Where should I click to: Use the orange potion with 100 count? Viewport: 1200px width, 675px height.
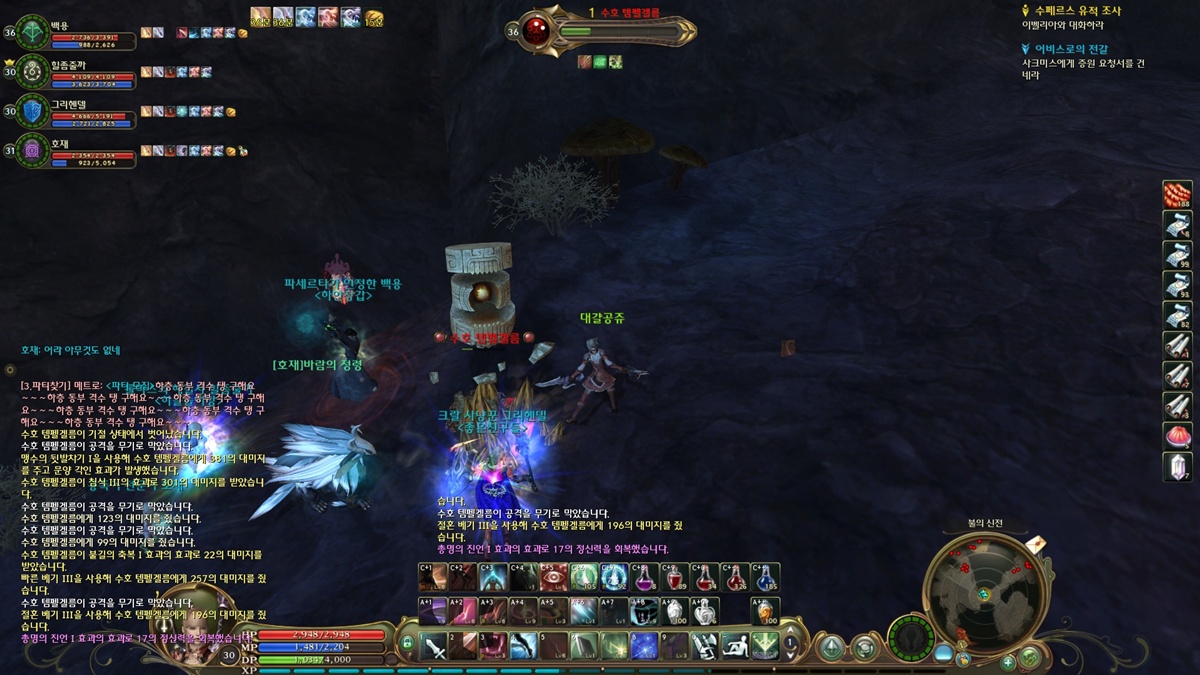pyautogui.click(x=765, y=611)
